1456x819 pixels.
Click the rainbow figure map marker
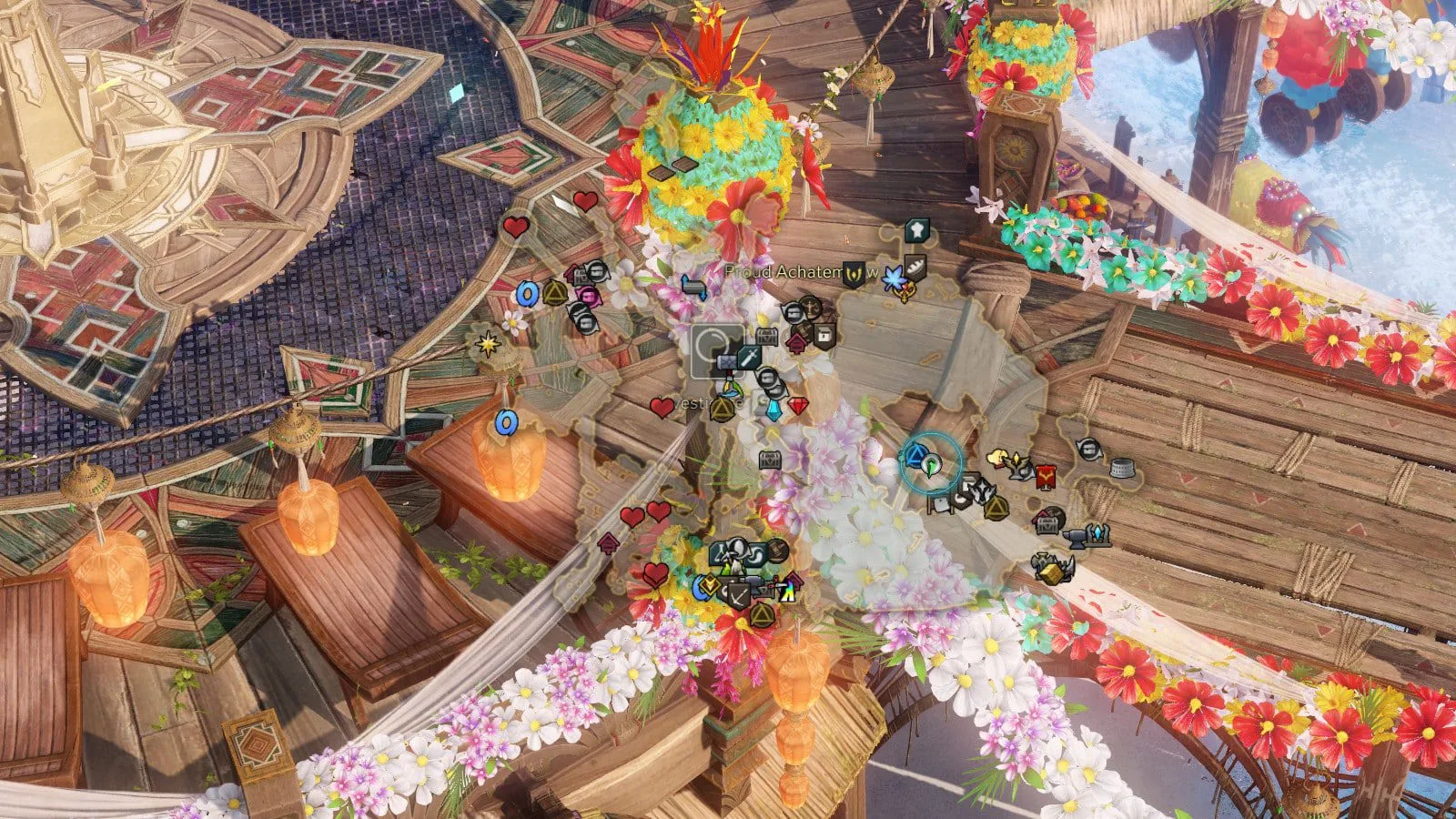coord(788,591)
